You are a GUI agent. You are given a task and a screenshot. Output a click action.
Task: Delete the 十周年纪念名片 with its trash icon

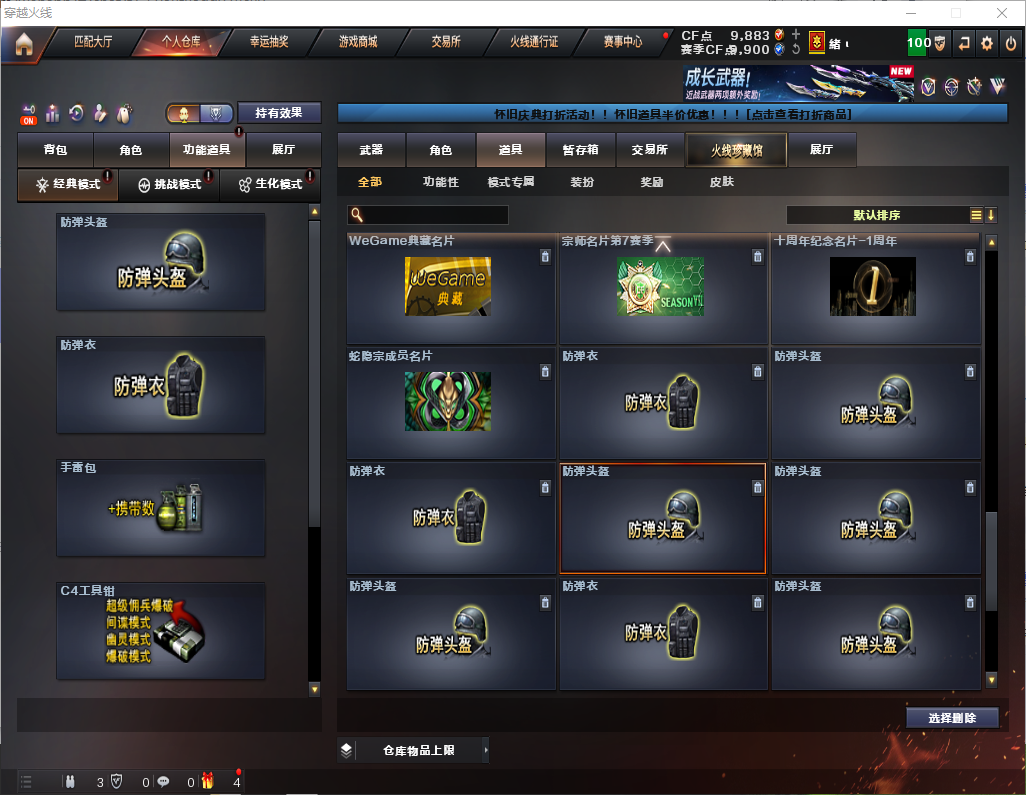(x=969, y=257)
